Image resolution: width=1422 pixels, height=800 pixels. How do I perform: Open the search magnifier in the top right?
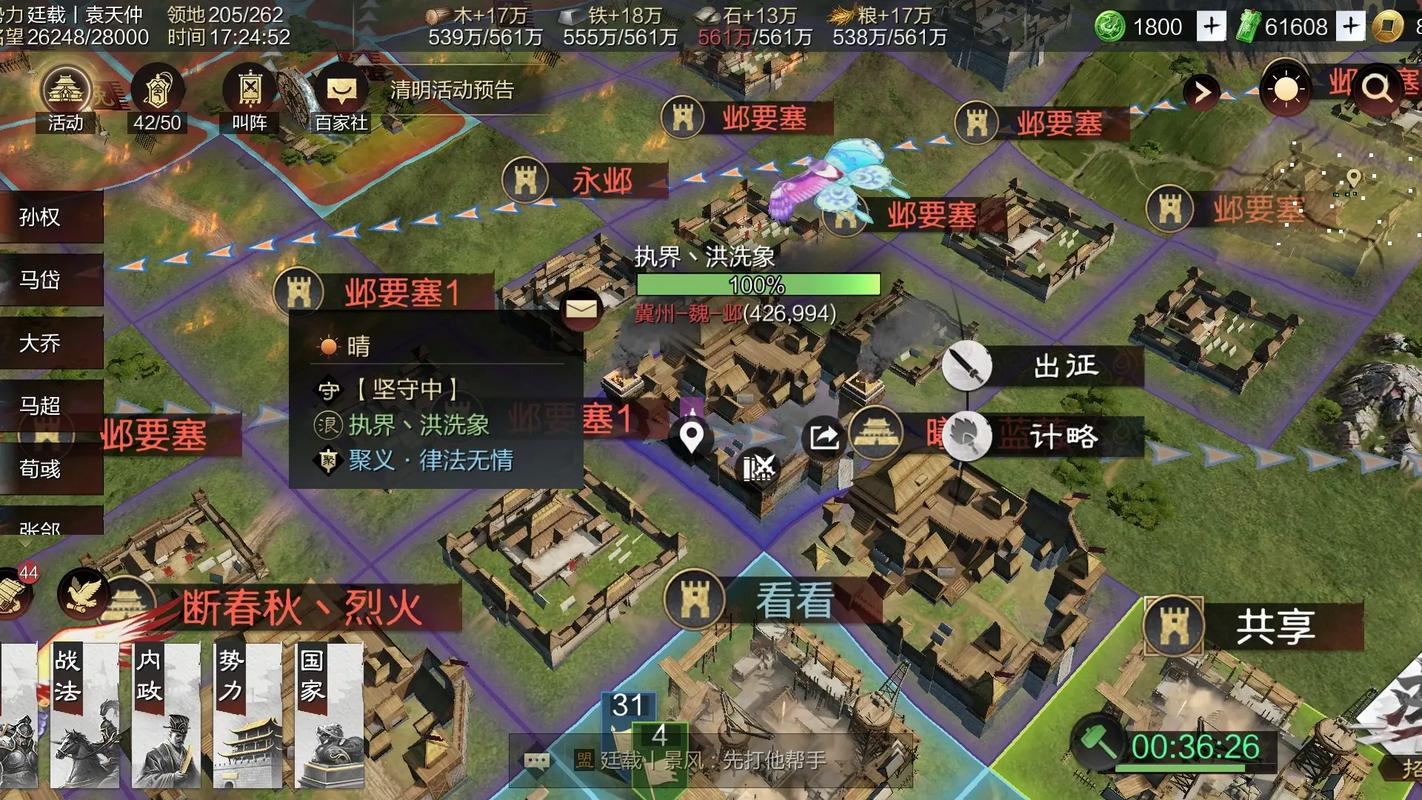click(1377, 88)
